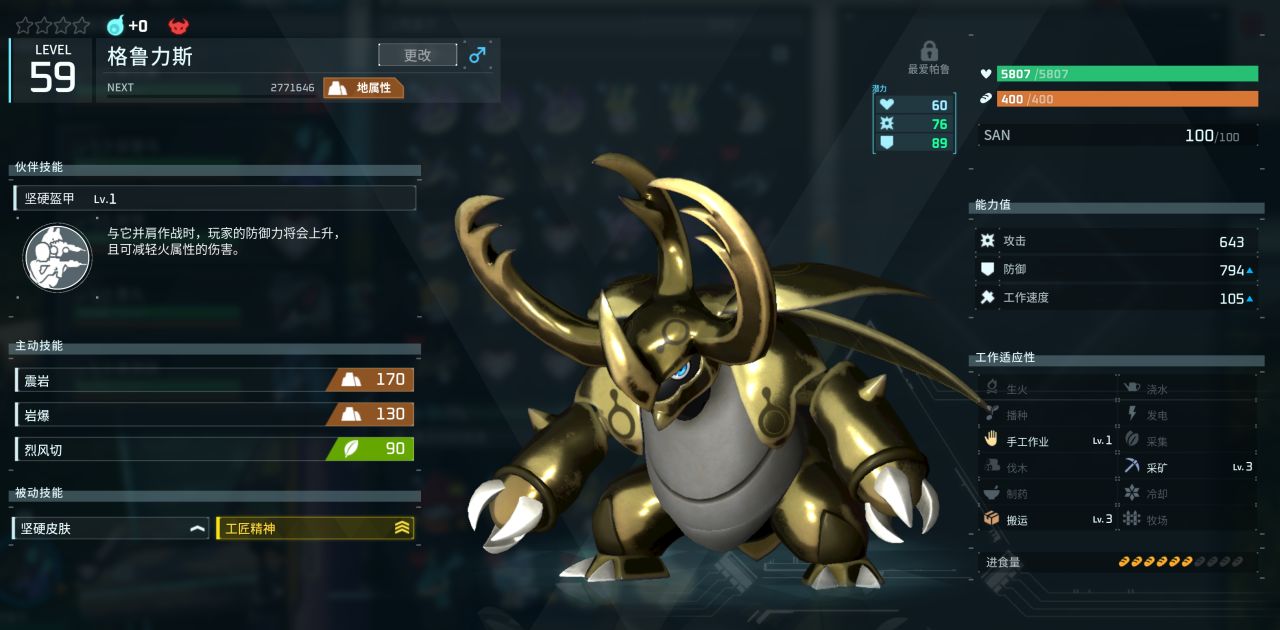The width and height of the screenshot is (1280, 630).
Task: Click the partner skill round icon
Action: [x=57, y=257]
